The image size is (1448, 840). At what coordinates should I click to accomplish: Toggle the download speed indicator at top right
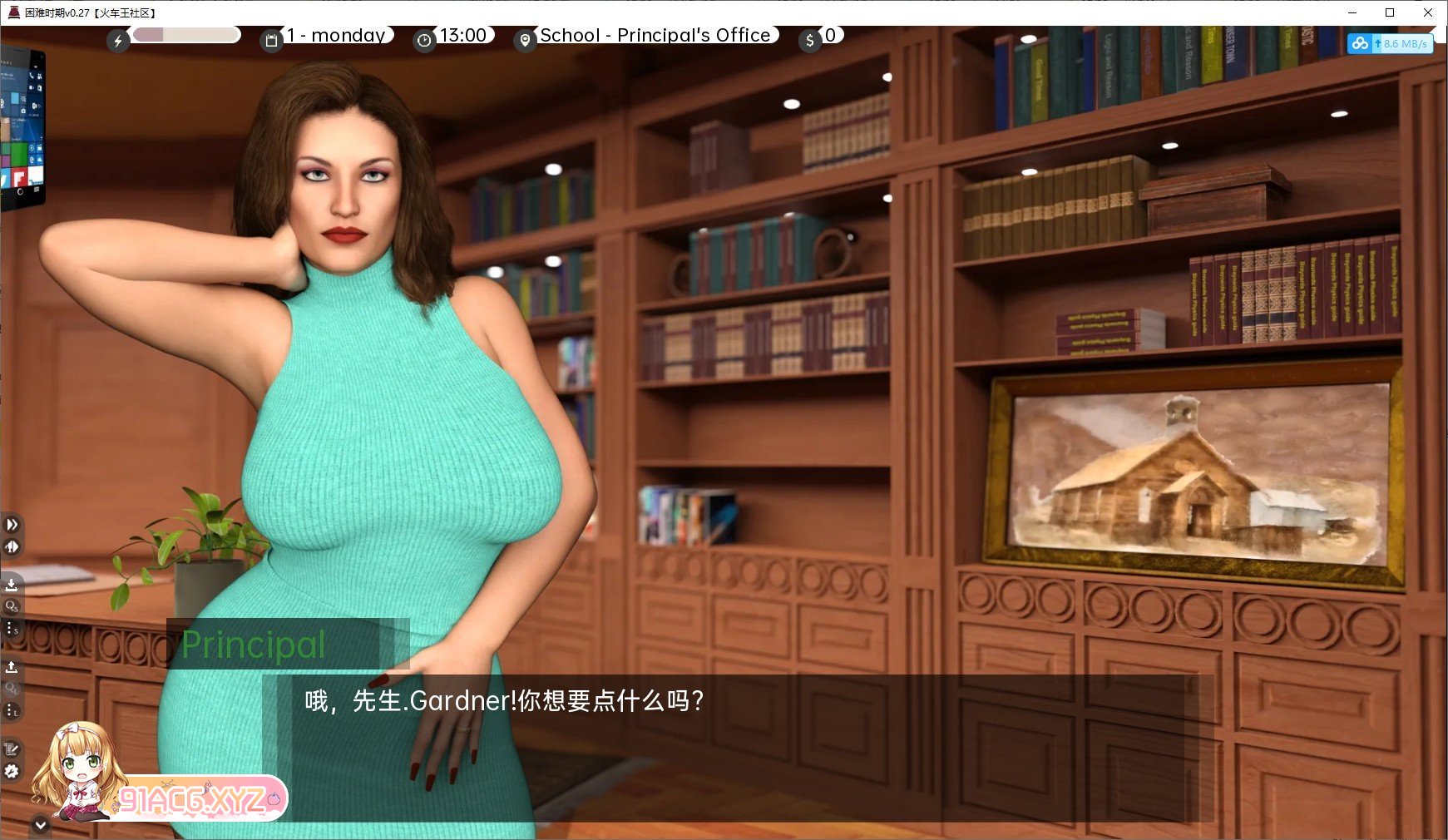pyautogui.click(x=1390, y=44)
